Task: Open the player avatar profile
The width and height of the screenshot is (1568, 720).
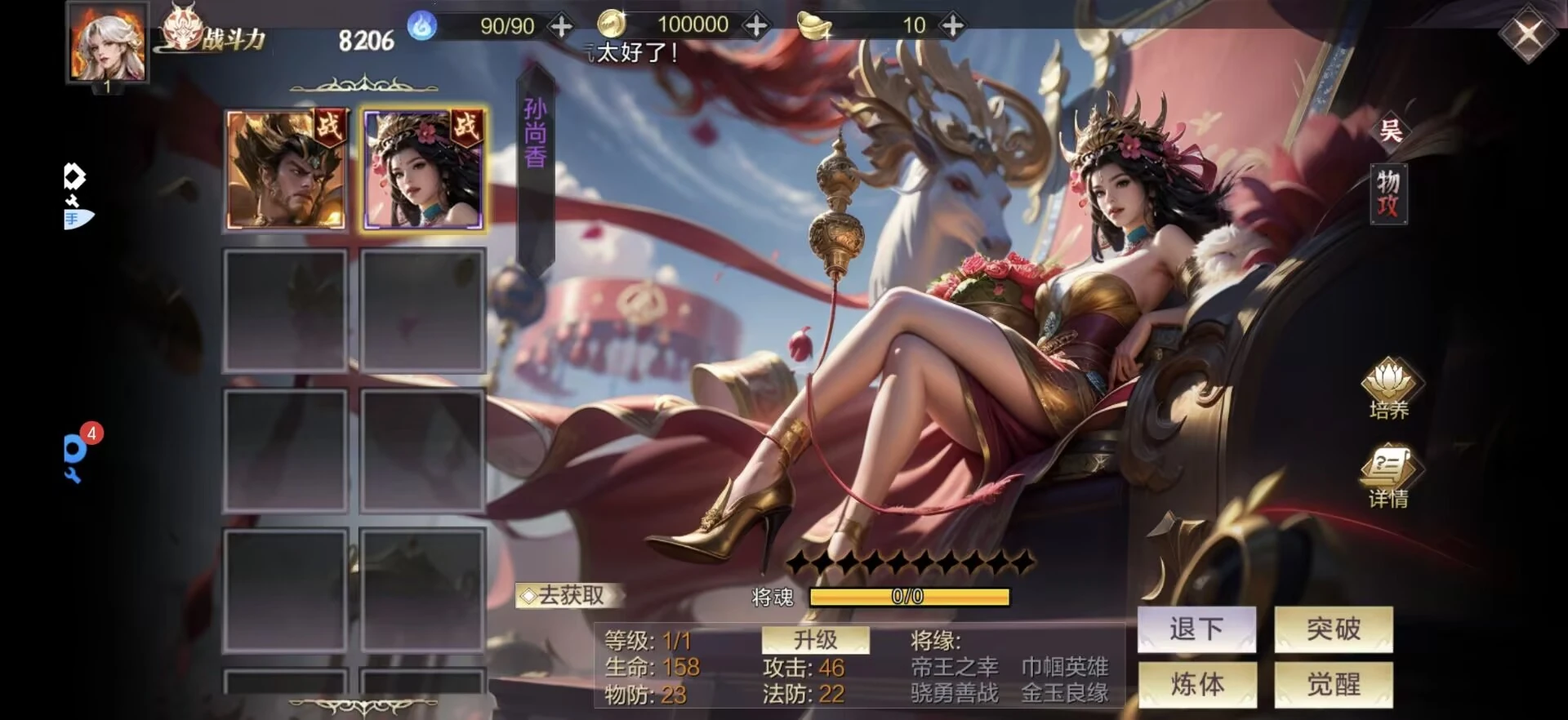Action: tap(107, 42)
